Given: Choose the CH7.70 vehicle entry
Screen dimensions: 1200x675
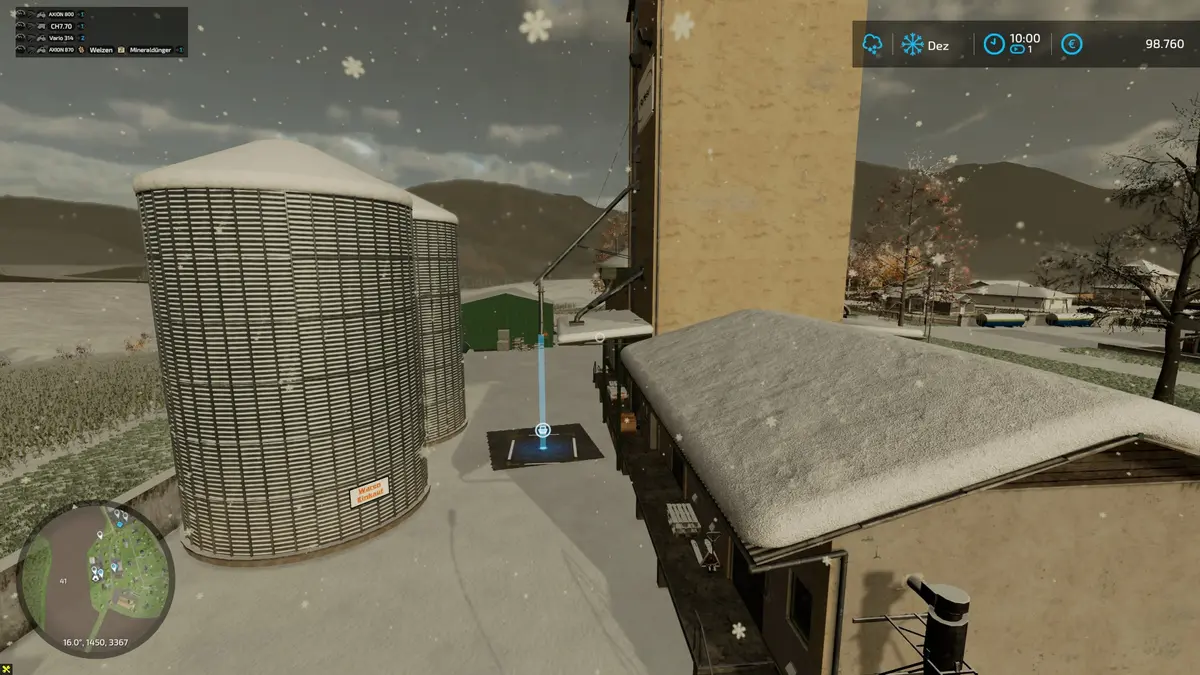Looking at the screenshot, I should coord(62,27).
